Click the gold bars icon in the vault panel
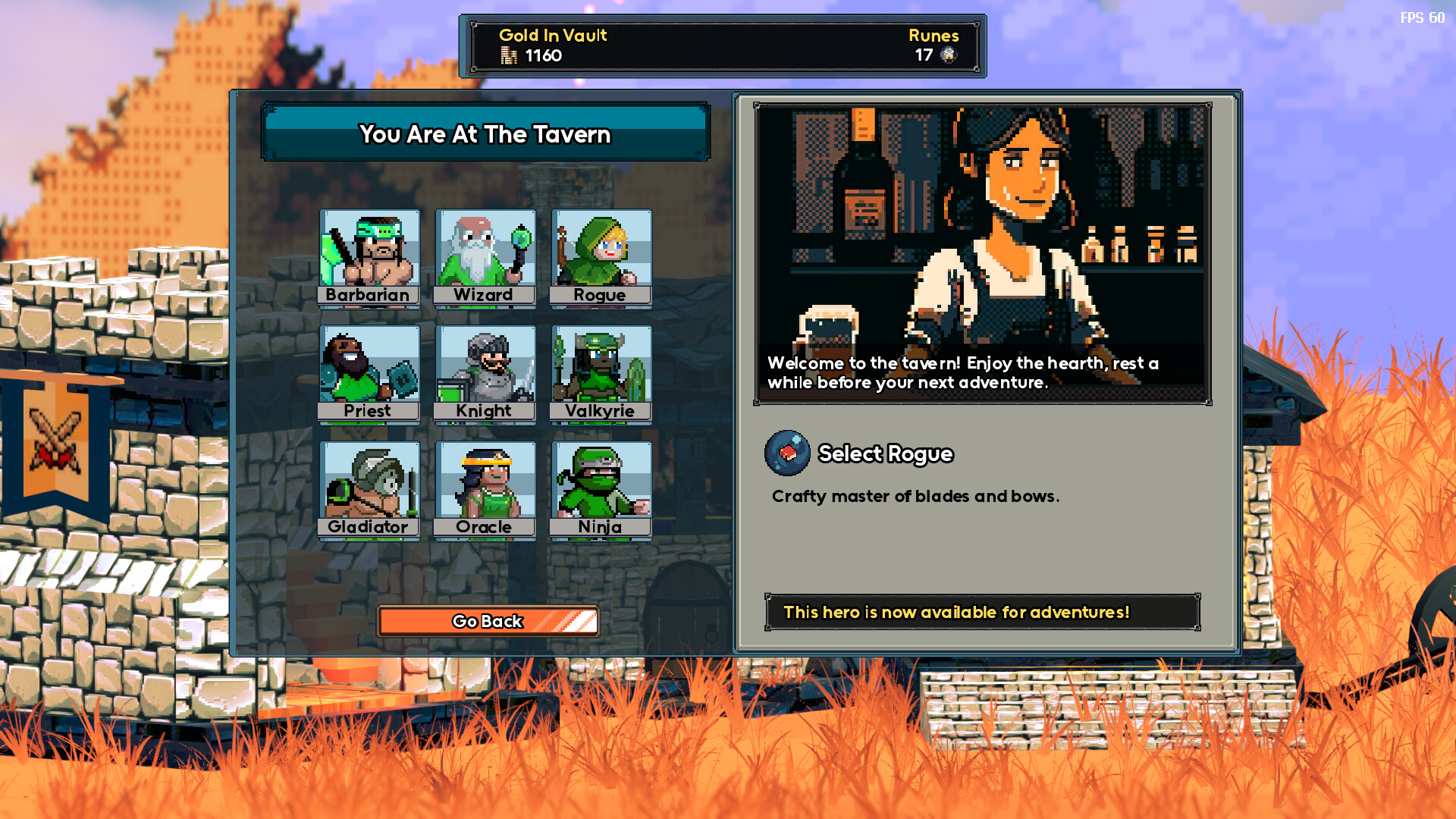This screenshot has height=819, width=1456. [x=507, y=55]
